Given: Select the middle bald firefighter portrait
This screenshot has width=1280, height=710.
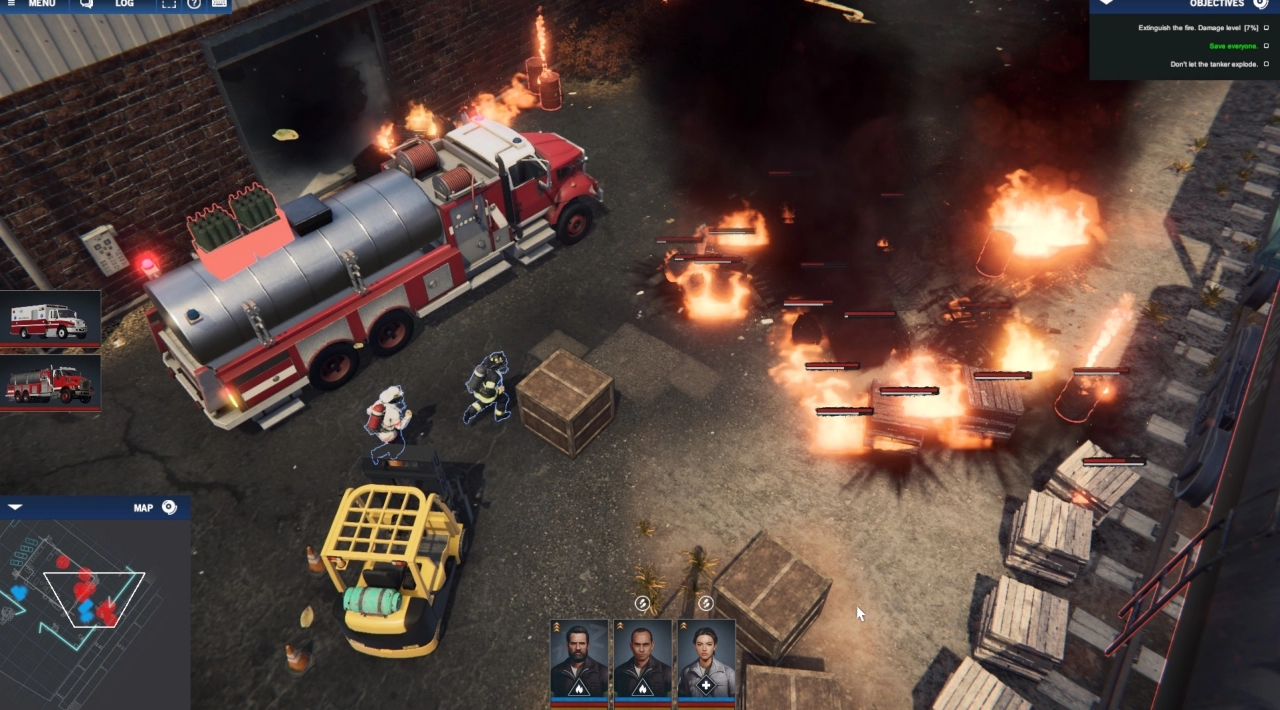Looking at the screenshot, I should 642,659.
